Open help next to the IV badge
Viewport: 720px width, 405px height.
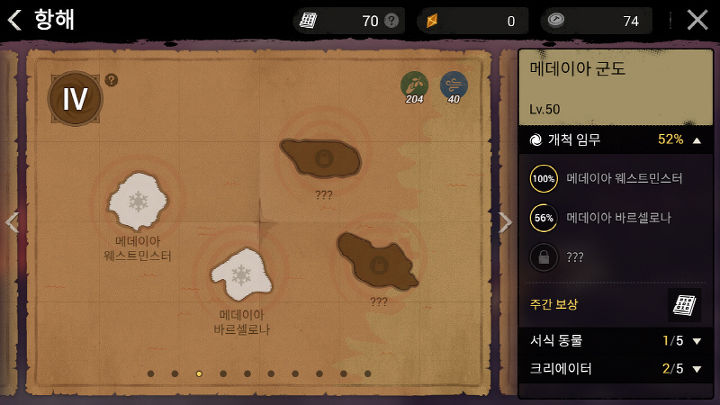[x=111, y=80]
